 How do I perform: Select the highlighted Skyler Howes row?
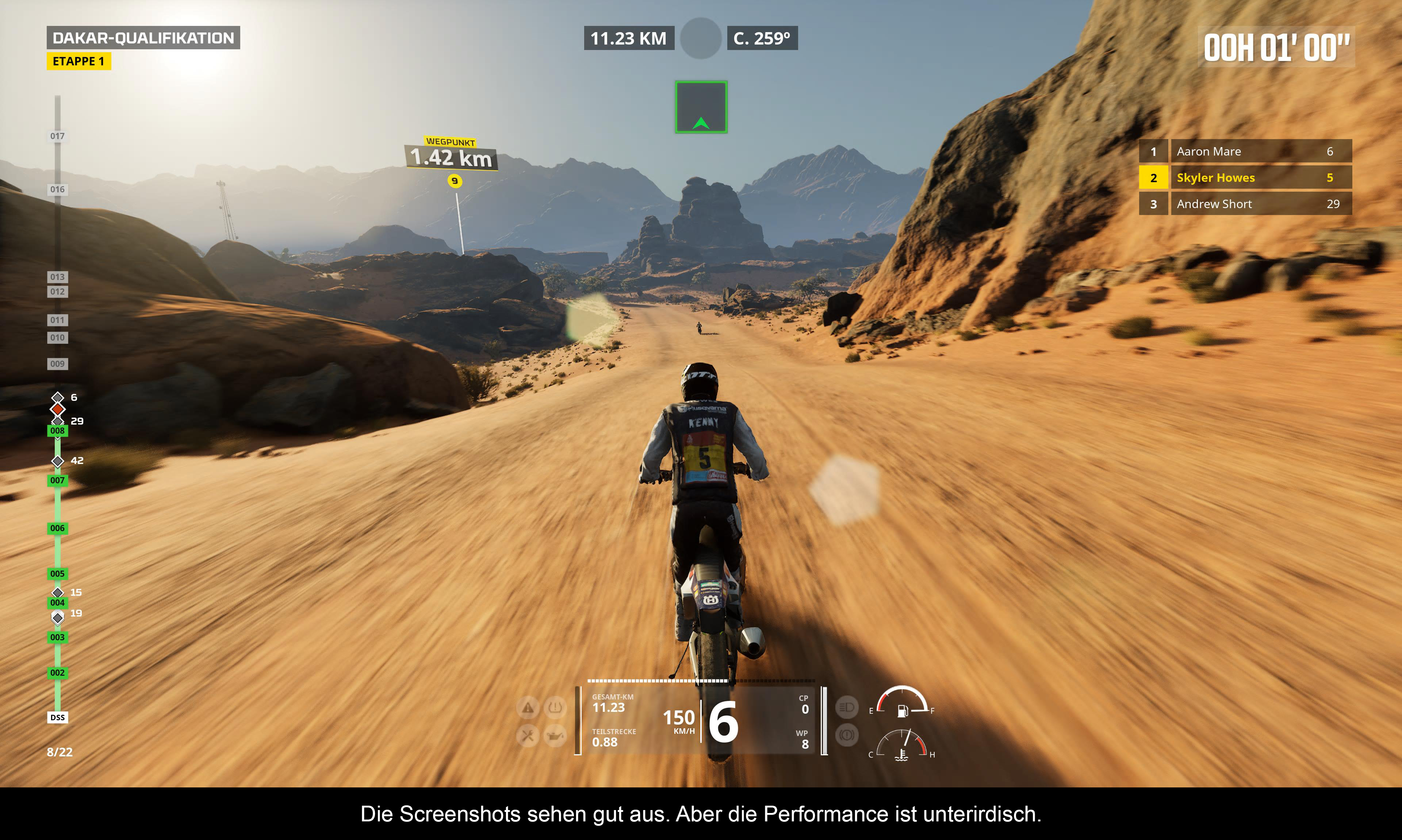[x=1245, y=178]
